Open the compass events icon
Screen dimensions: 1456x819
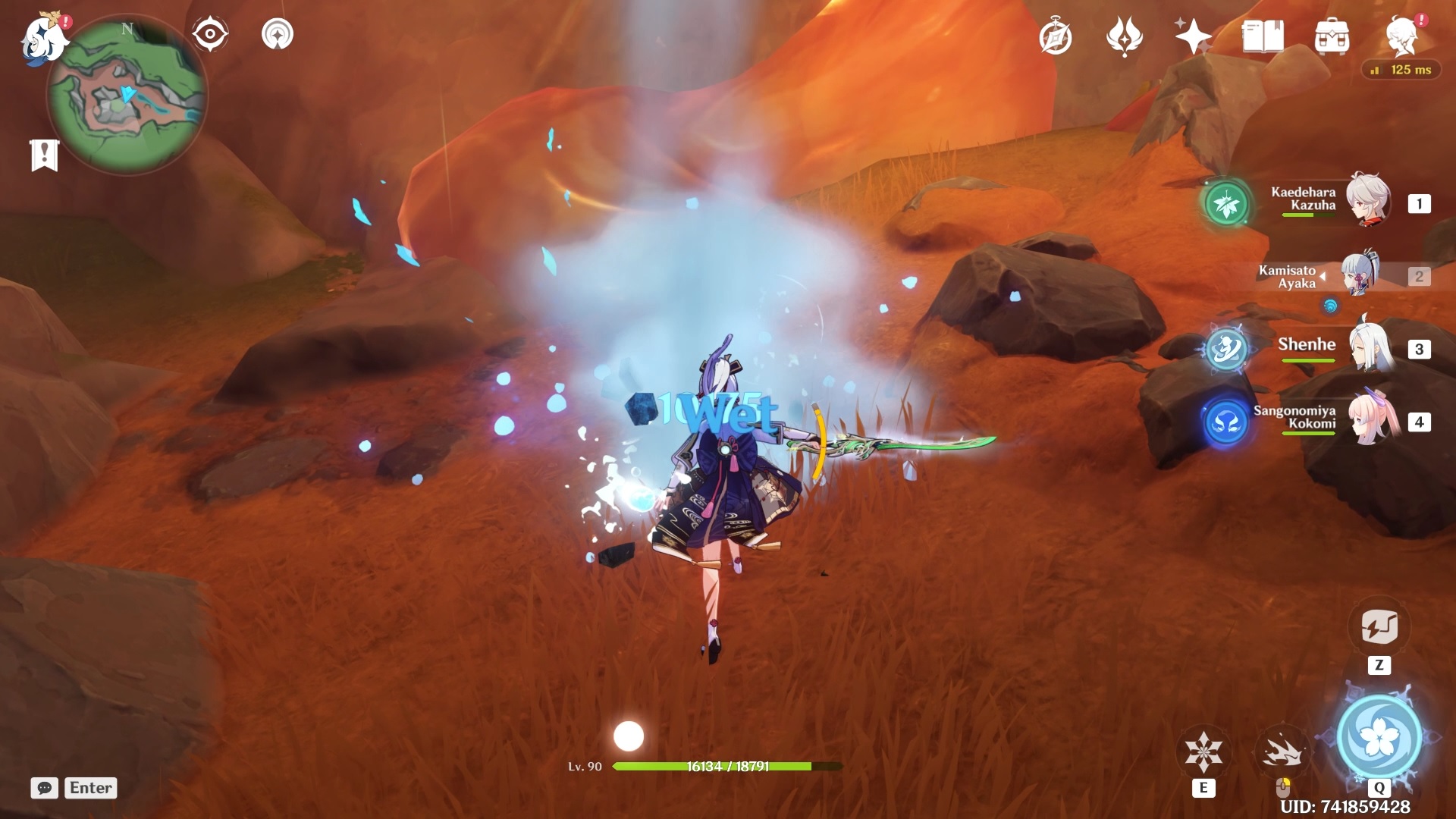(1056, 37)
